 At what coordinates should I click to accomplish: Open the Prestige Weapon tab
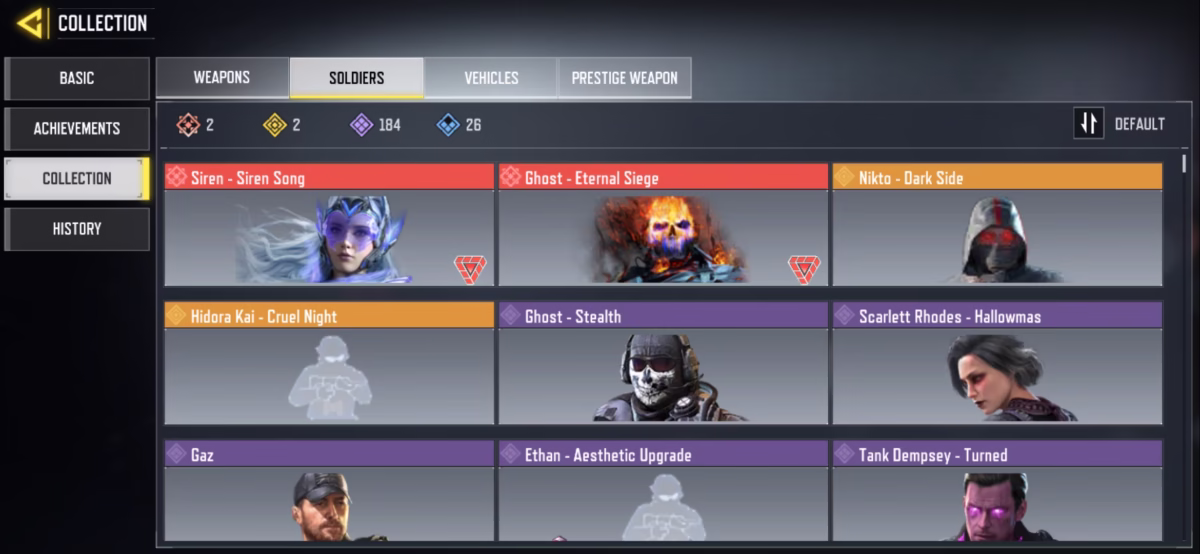point(624,78)
